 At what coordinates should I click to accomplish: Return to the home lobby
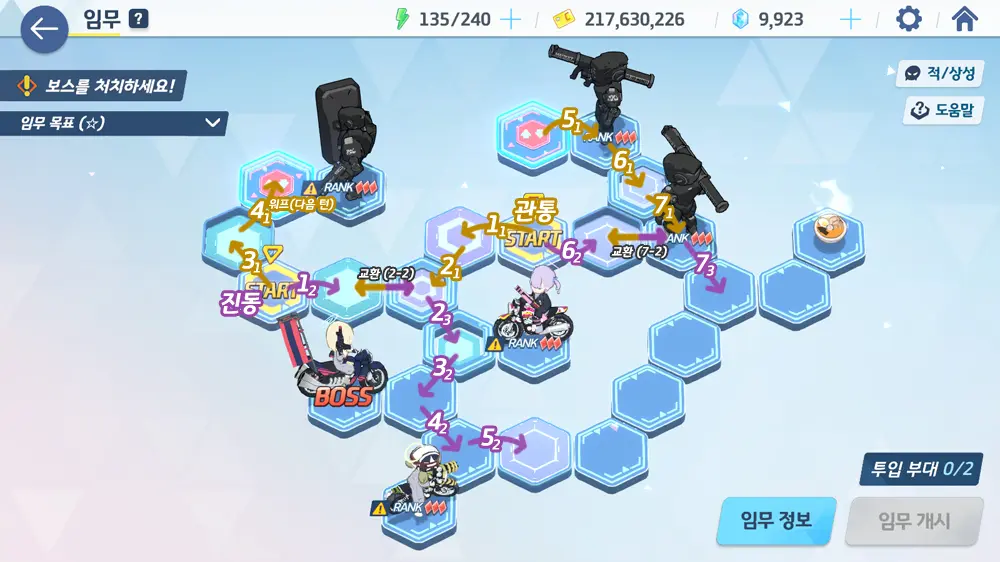pos(964,19)
